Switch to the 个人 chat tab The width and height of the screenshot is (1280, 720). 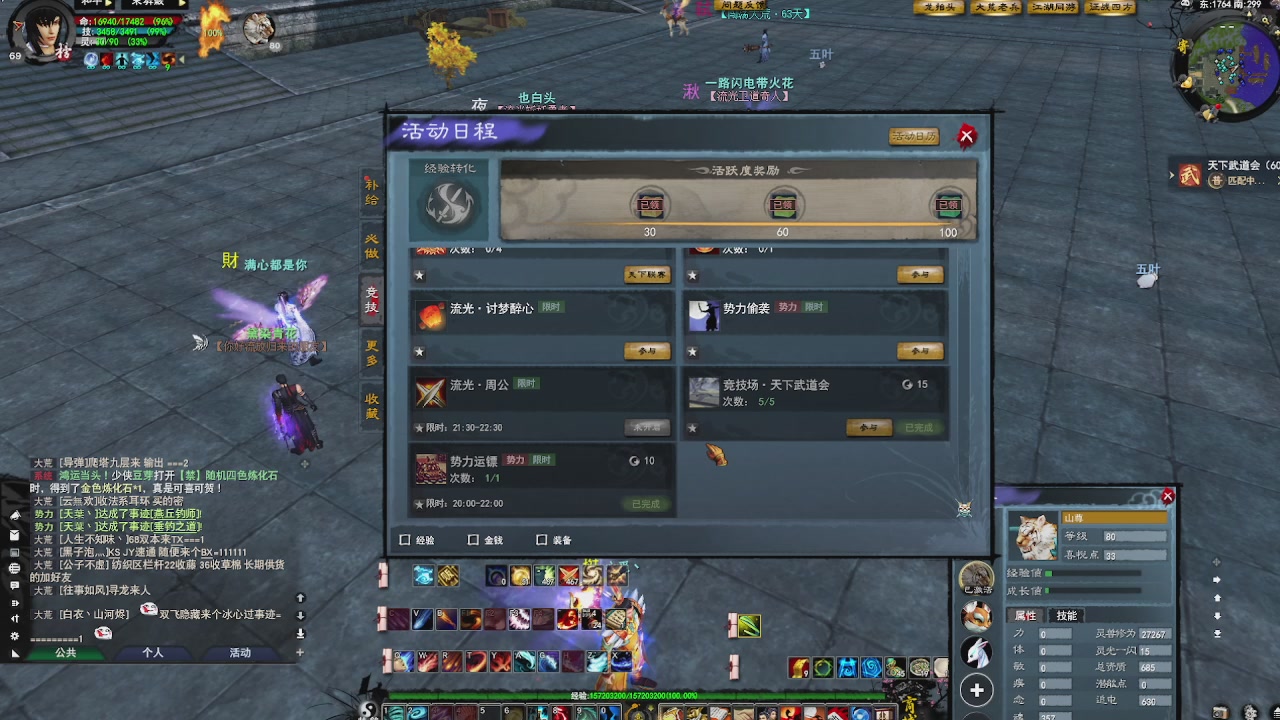pyautogui.click(x=152, y=652)
